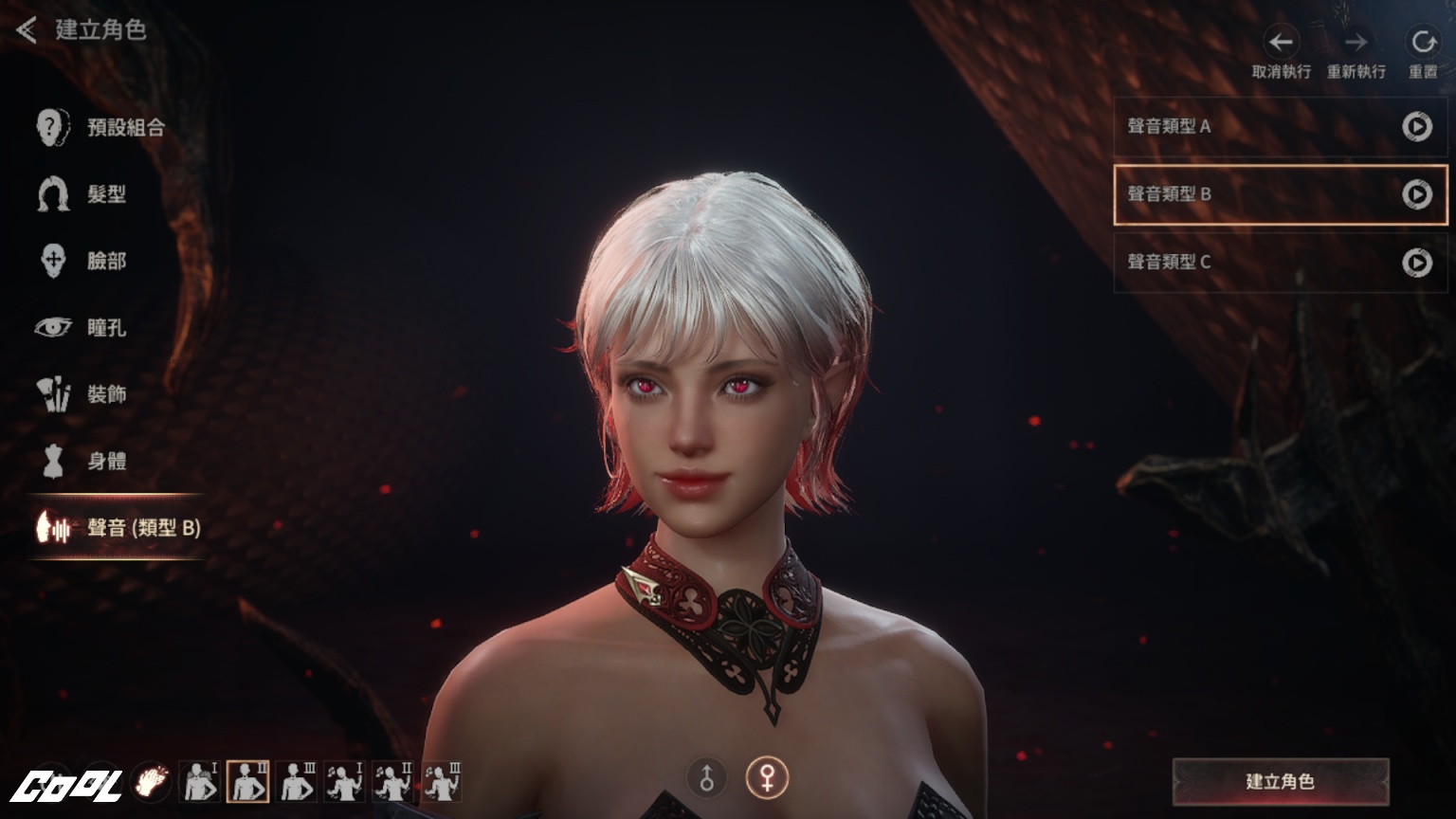This screenshot has width=1456, height=819.
Task: Select the female gender symbol
Action: 767,778
